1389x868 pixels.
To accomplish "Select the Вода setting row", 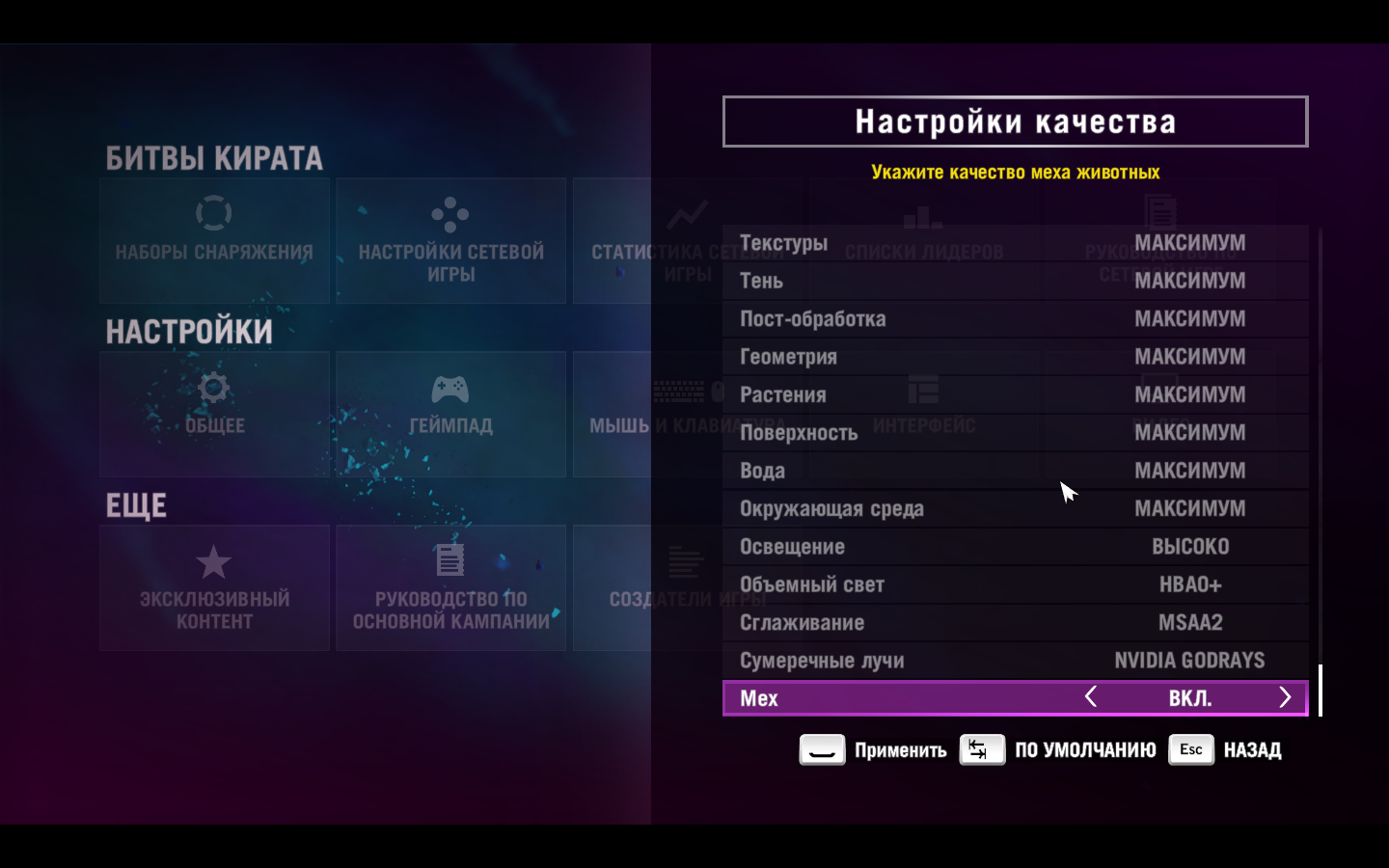I will (1015, 471).
